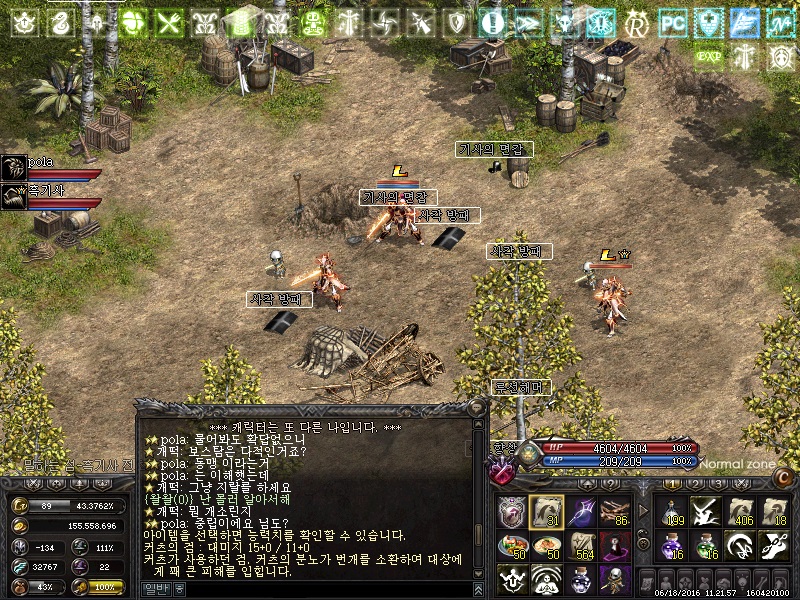The image size is (800, 600).
Task: Click the green EXP buff icon
Action: [708, 56]
